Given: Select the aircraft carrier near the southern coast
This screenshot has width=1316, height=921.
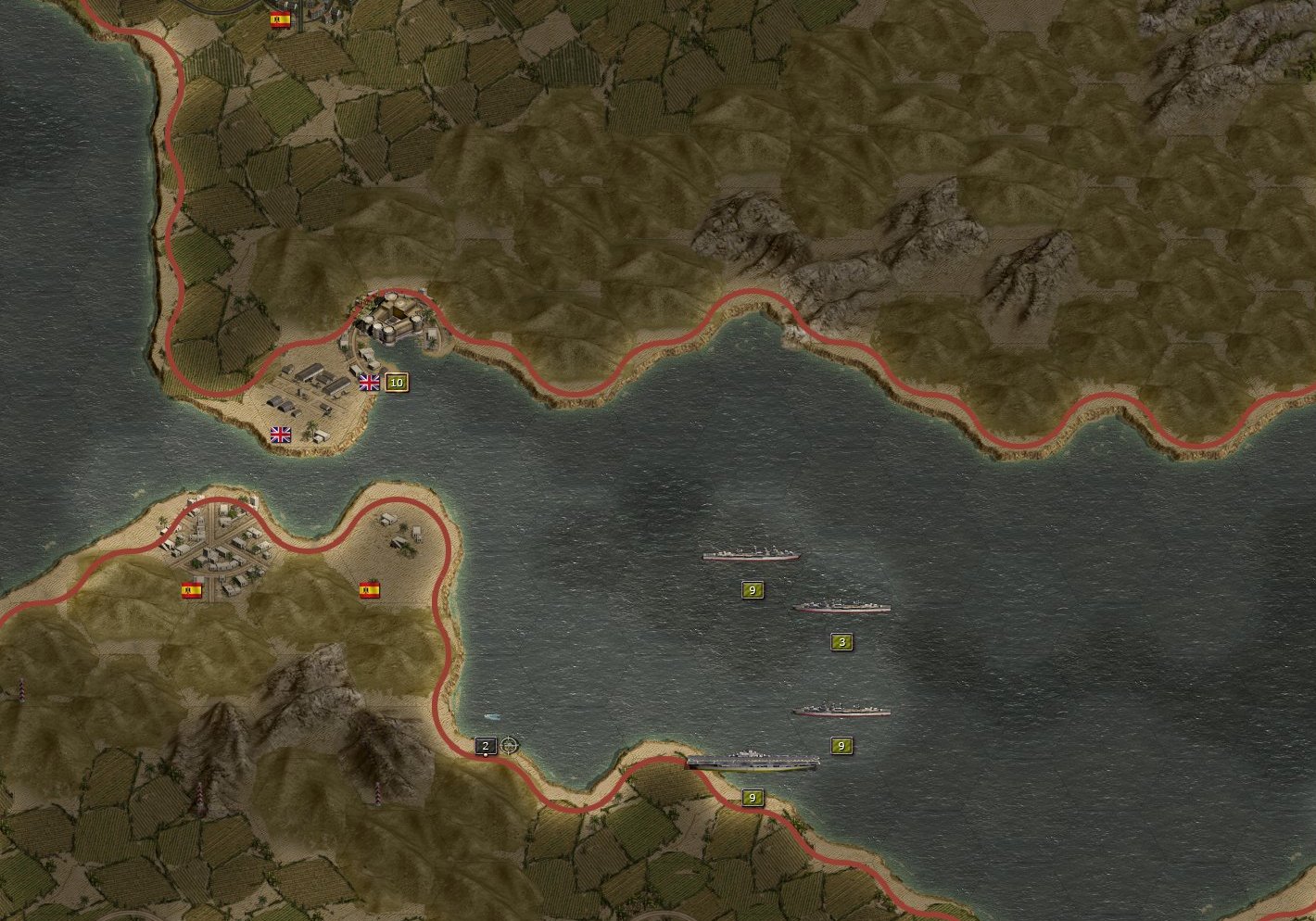Looking at the screenshot, I should click(753, 762).
